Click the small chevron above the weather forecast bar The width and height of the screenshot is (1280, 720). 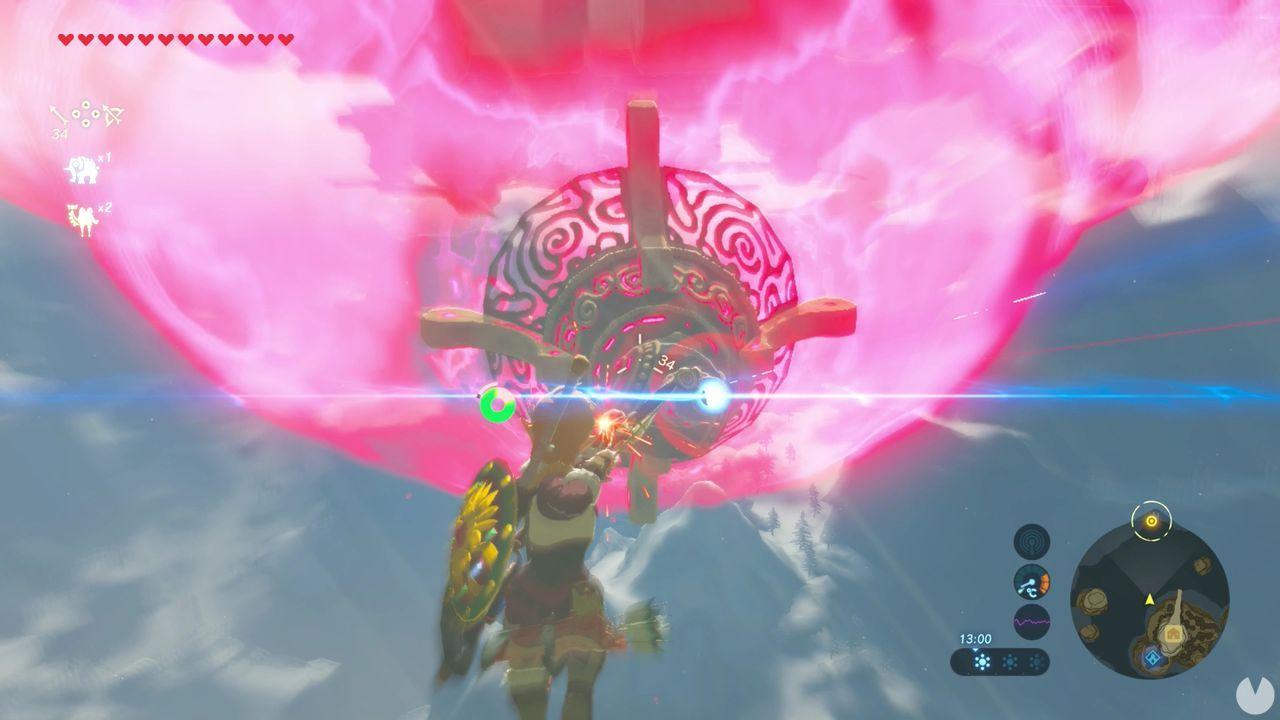[975, 648]
